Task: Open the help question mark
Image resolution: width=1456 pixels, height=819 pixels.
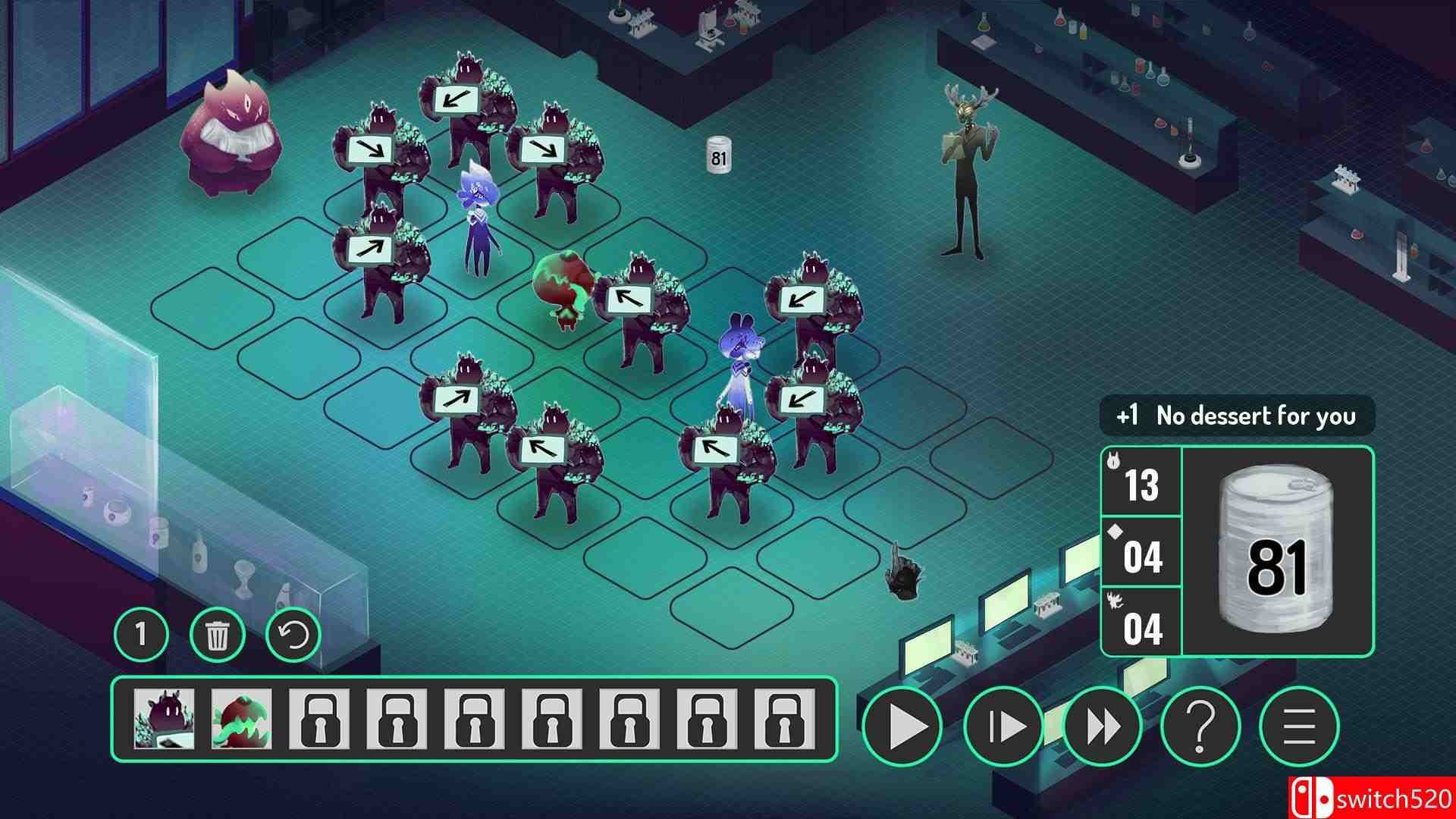Action: pos(1202,726)
